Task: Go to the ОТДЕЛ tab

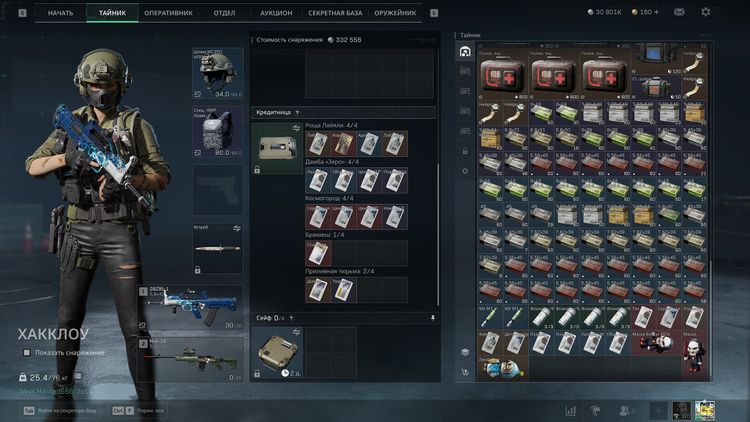Action: [224, 13]
